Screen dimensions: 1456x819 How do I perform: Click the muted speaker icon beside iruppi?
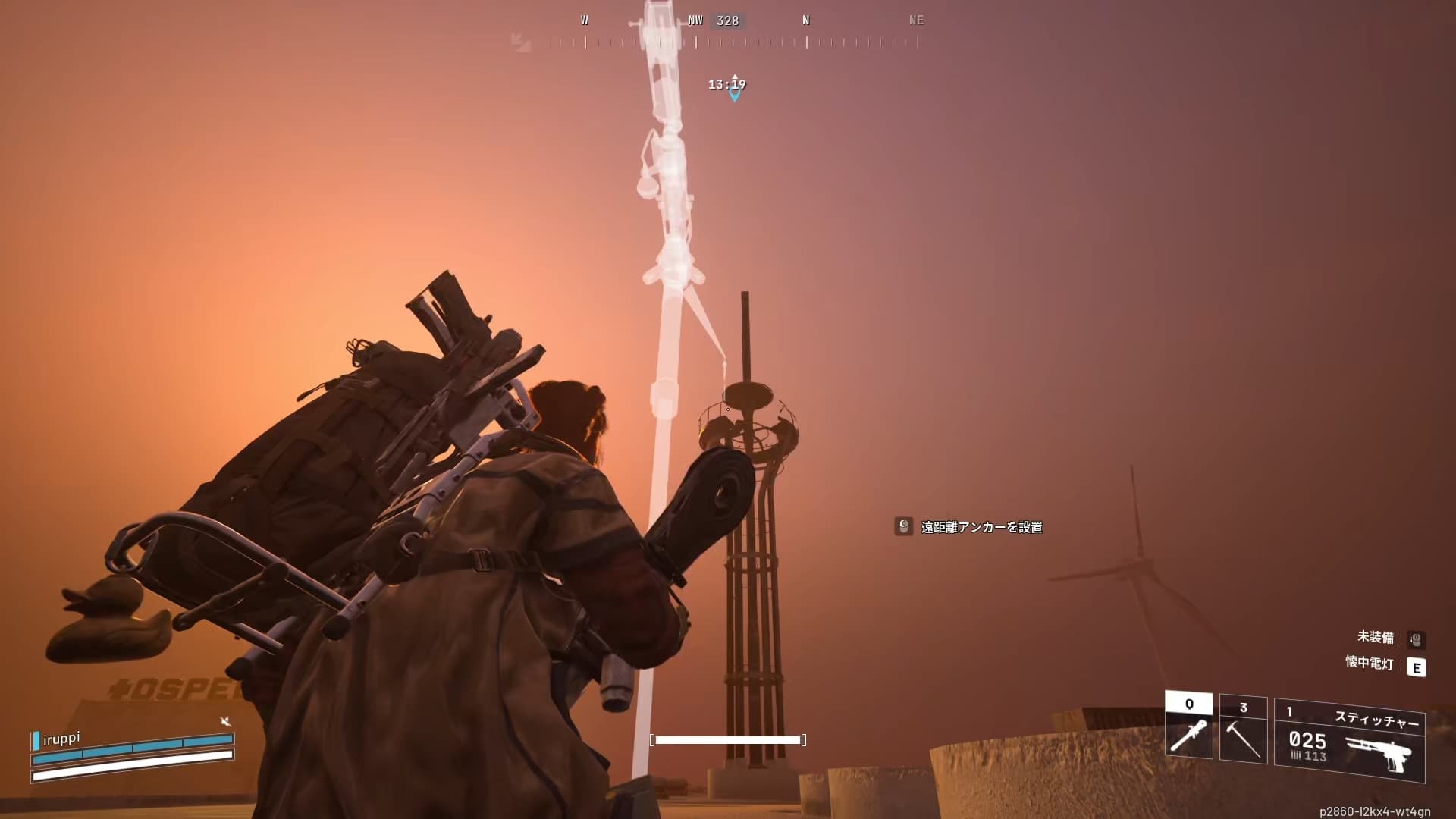click(x=225, y=721)
